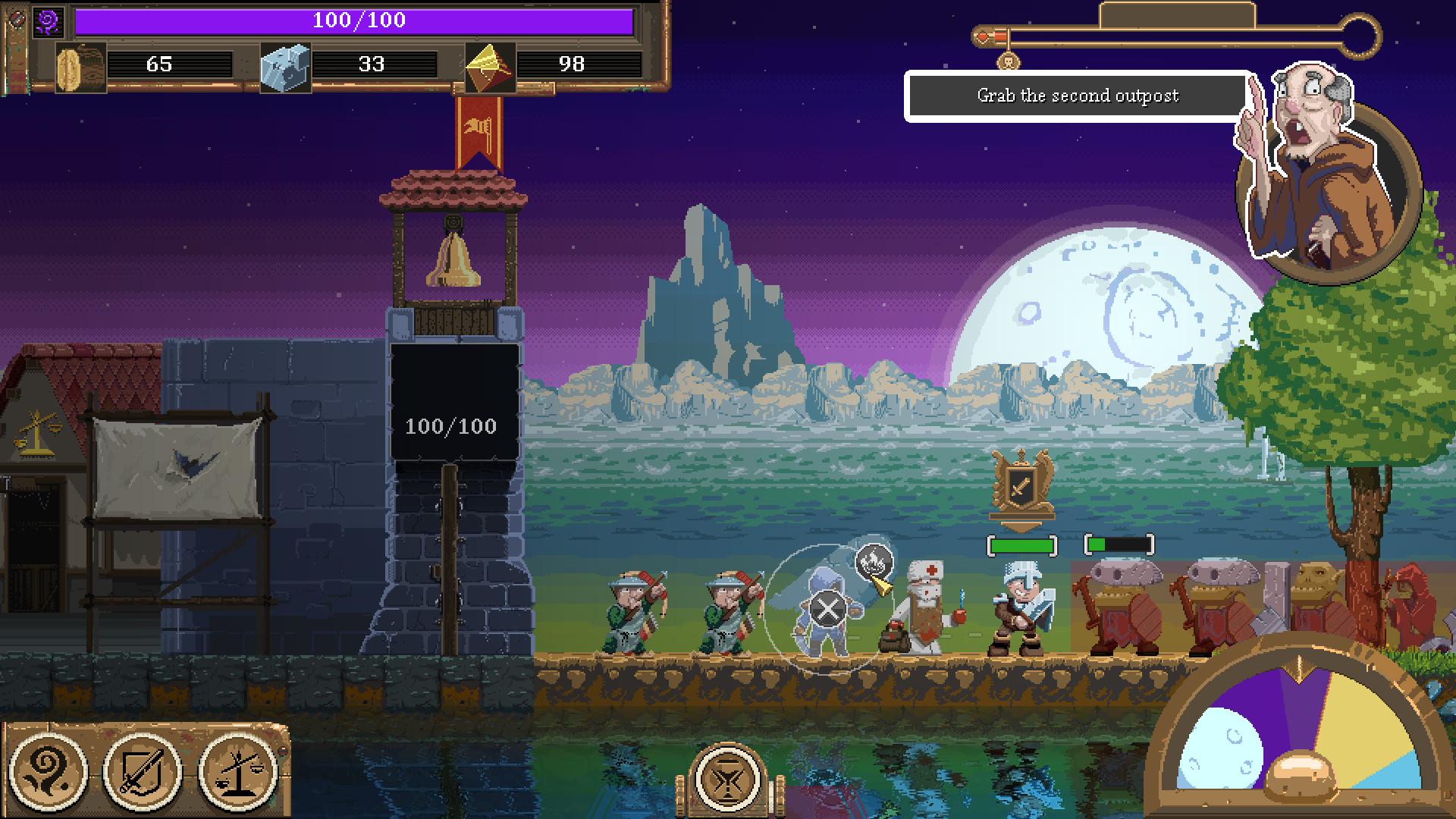Select the flame ability bubble above the hooded unit

tap(874, 562)
